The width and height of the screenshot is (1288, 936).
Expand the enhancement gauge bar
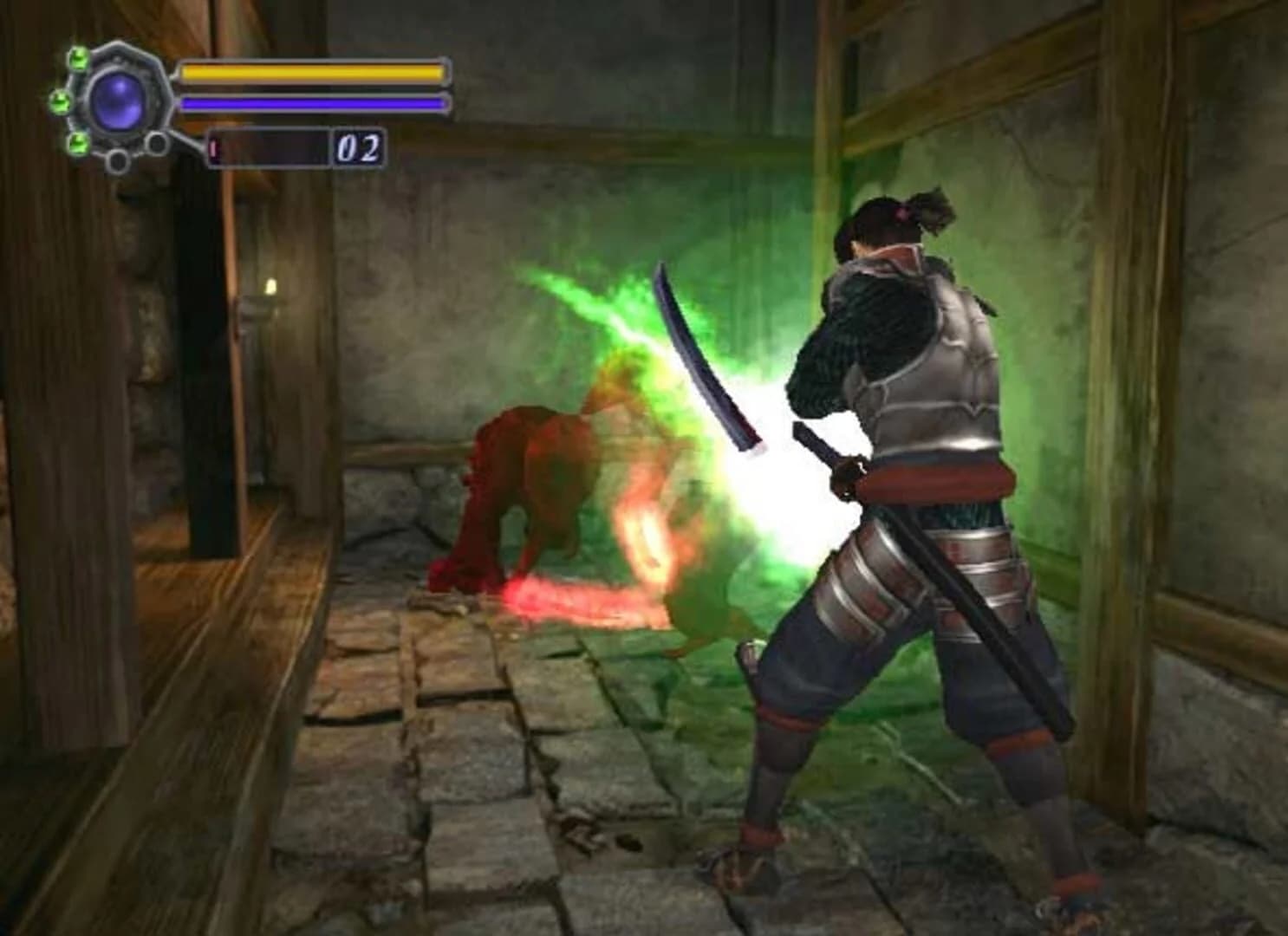coord(268,148)
